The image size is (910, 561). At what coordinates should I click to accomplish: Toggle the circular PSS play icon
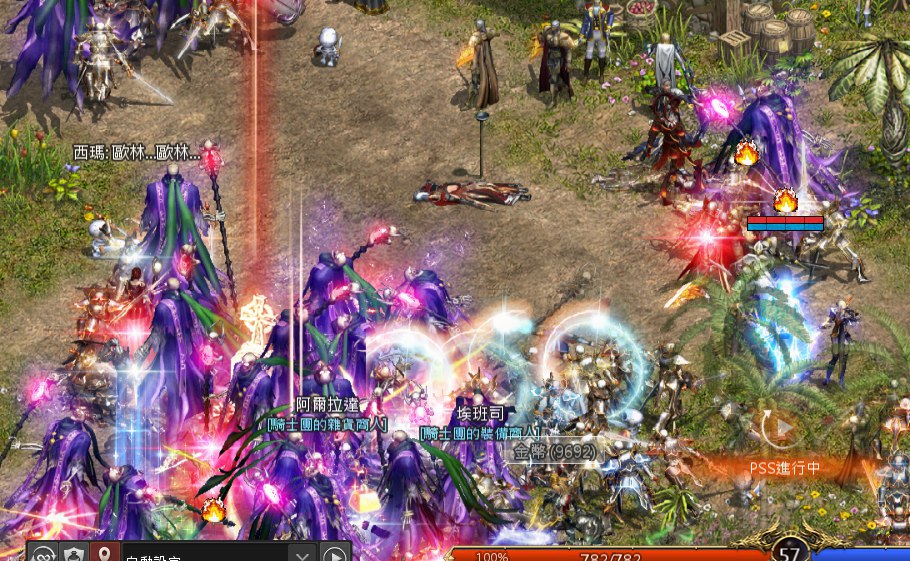[782, 428]
